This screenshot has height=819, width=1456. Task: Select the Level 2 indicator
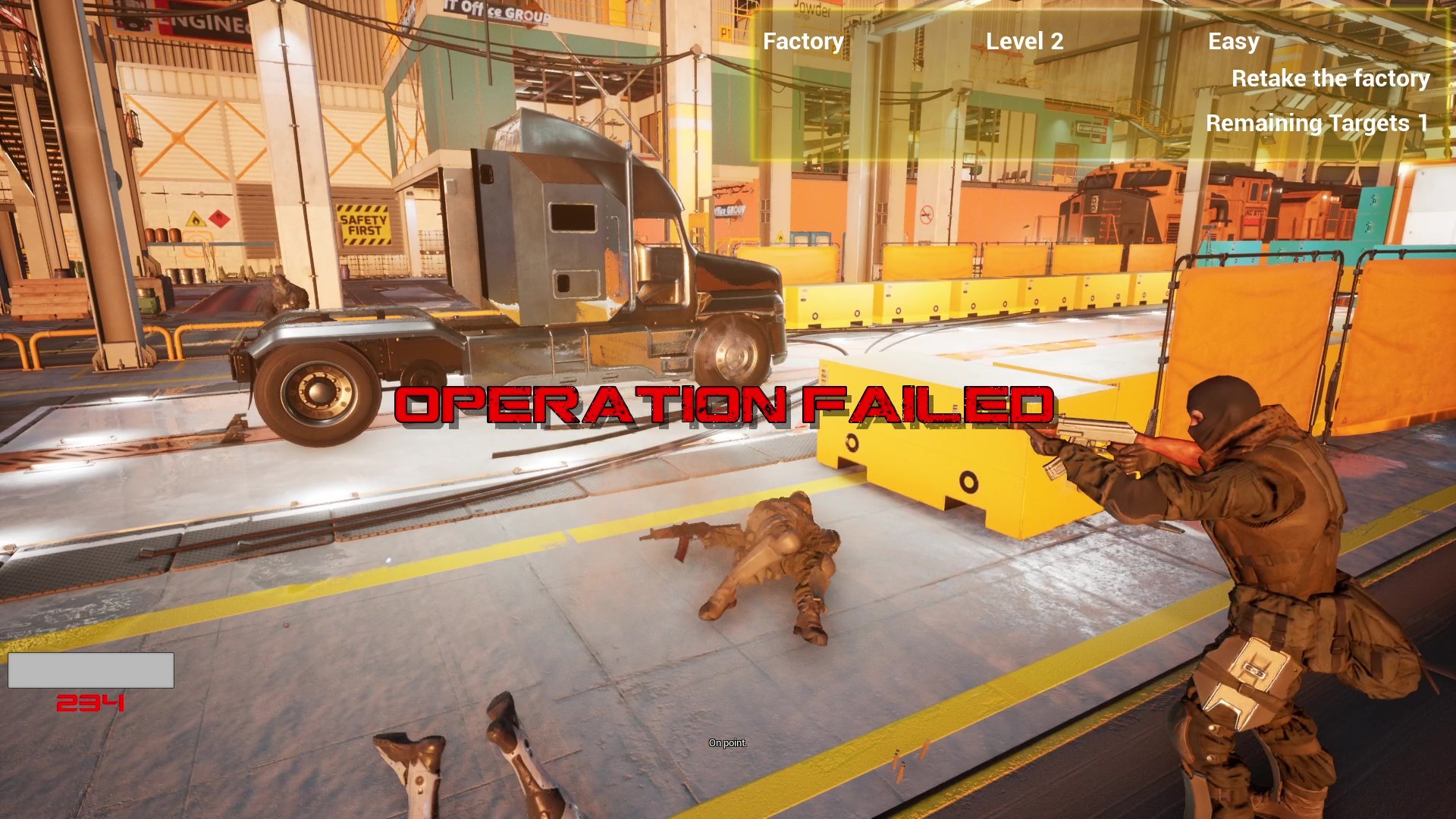(1025, 41)
